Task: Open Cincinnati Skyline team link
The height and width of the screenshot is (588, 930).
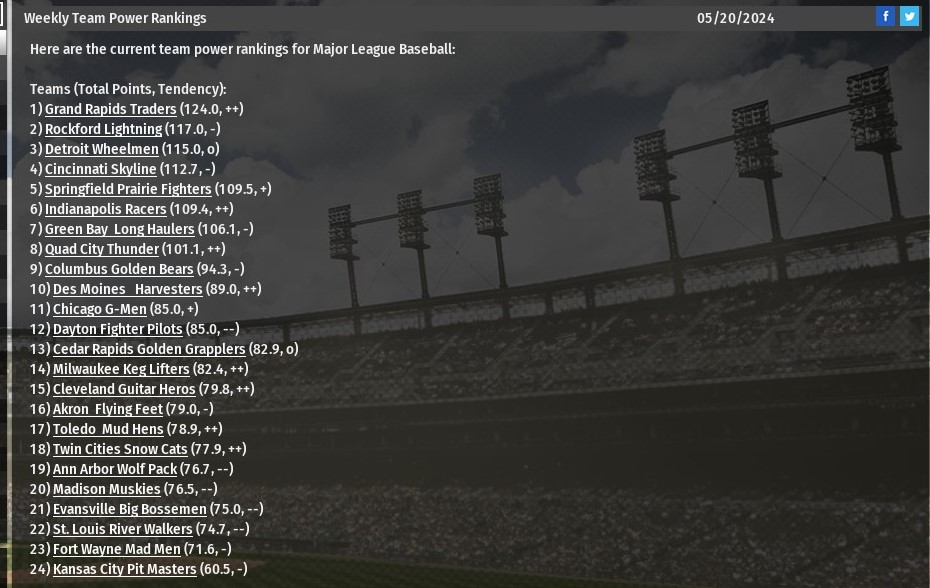Action: coord(100,169)
